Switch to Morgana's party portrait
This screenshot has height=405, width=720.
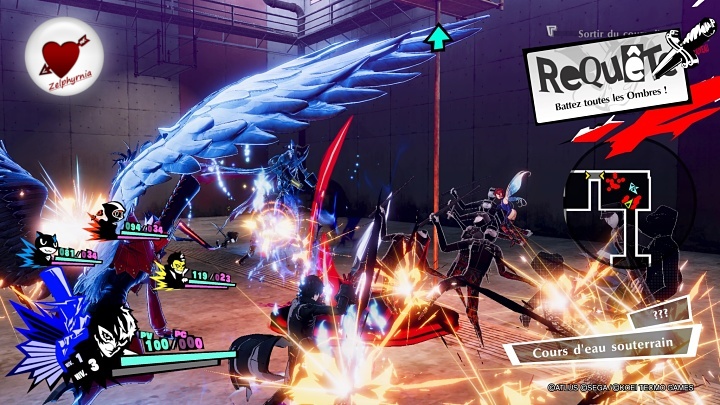[46, 247]
